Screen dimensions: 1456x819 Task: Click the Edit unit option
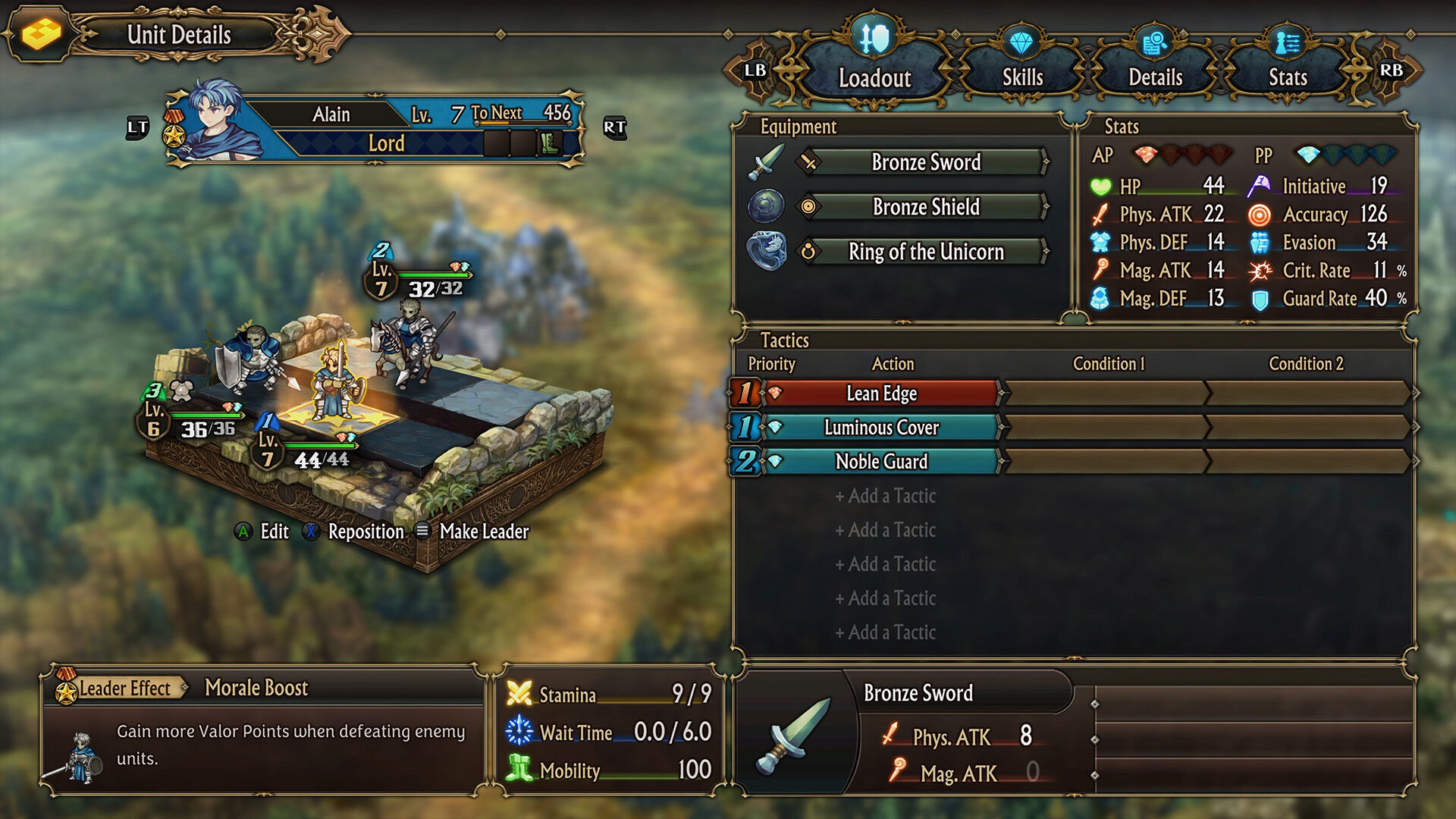pyautogui.click(x=274, y=532)
